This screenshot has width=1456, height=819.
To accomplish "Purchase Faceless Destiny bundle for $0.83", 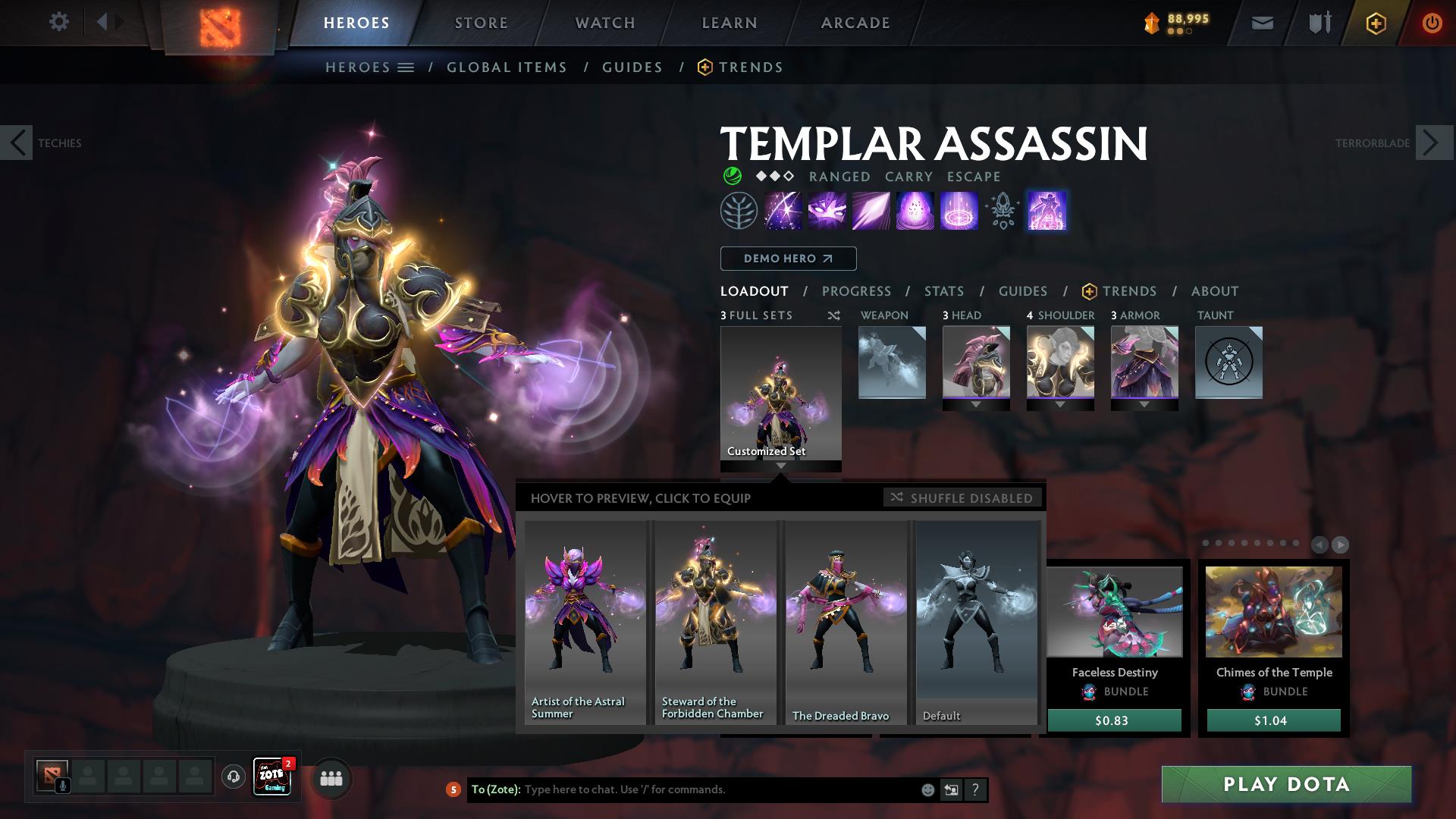I will click(1113, 720).
